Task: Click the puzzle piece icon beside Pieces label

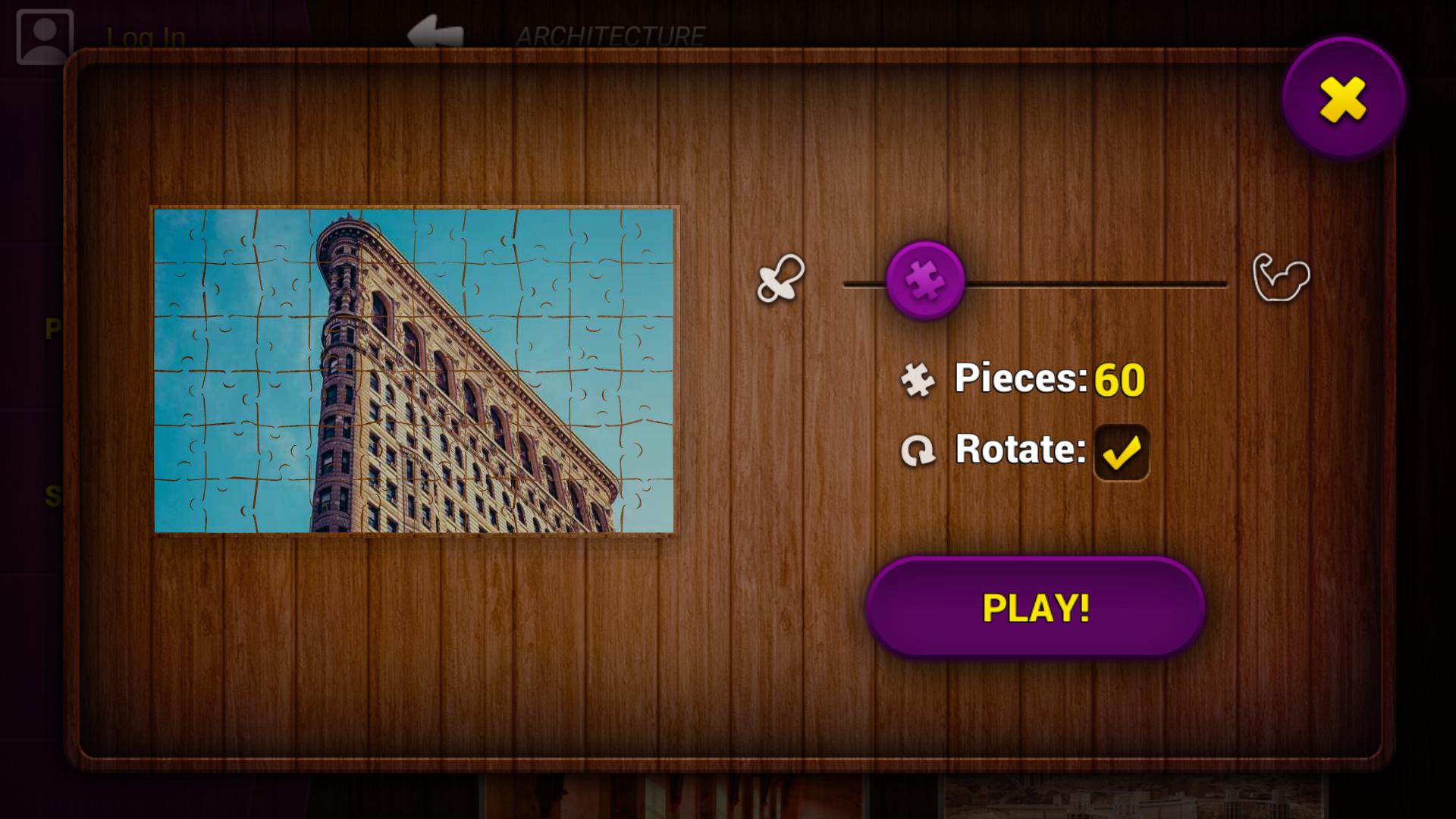Action: [x=919, y=378]
